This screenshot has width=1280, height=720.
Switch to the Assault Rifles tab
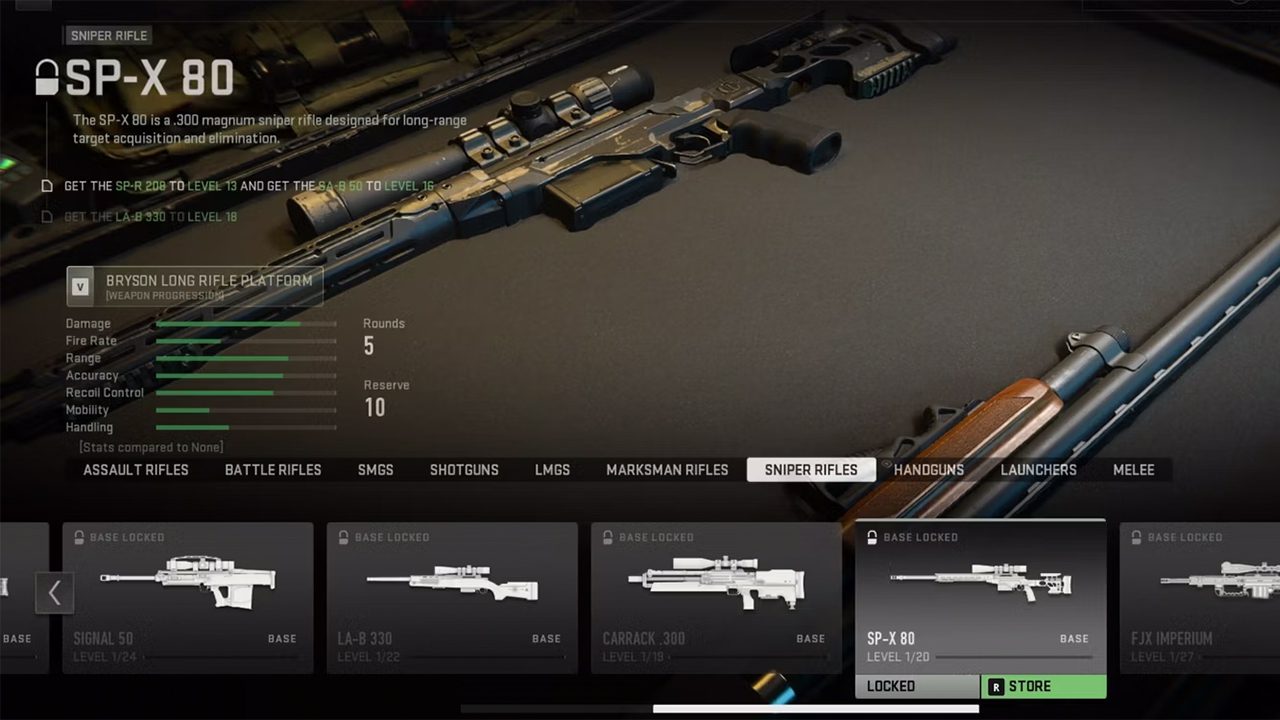(136, 470)
